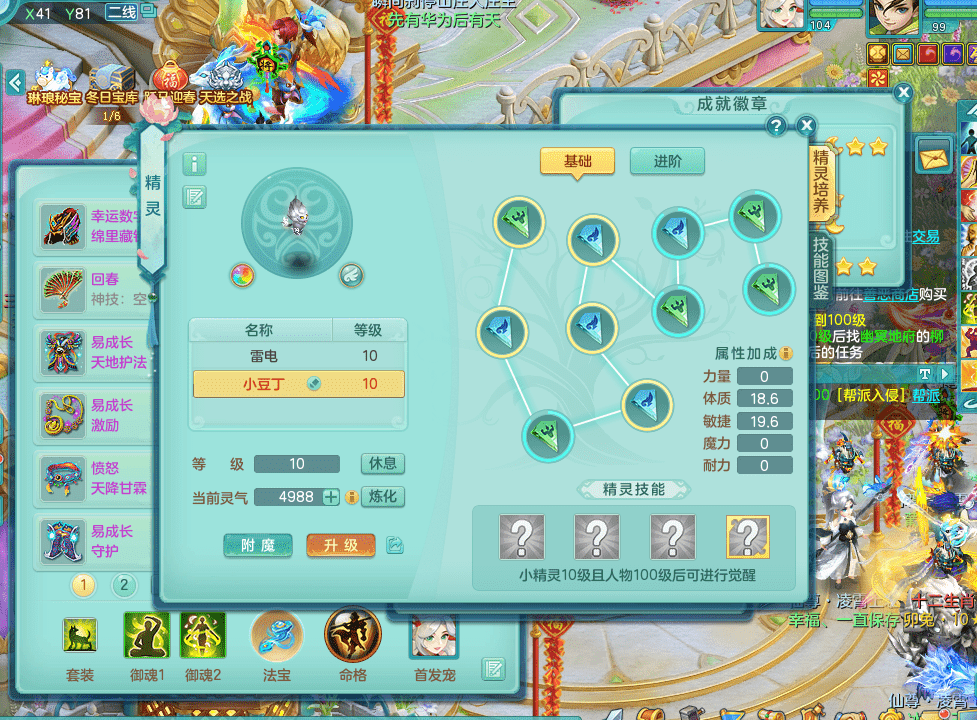Open the 精灵培养 side tab

point(821,182)
